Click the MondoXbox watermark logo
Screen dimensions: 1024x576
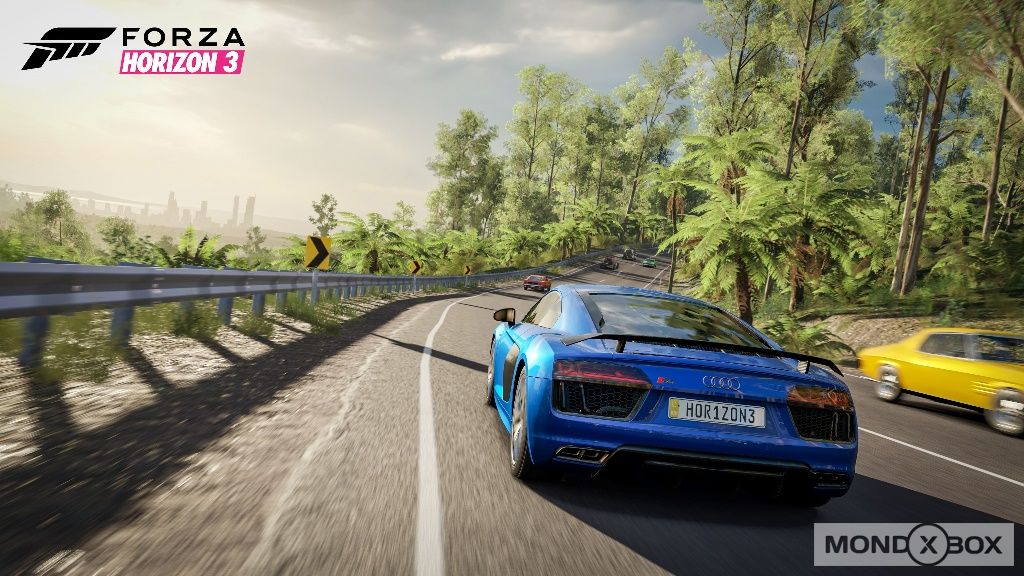[x=912, y=544]
